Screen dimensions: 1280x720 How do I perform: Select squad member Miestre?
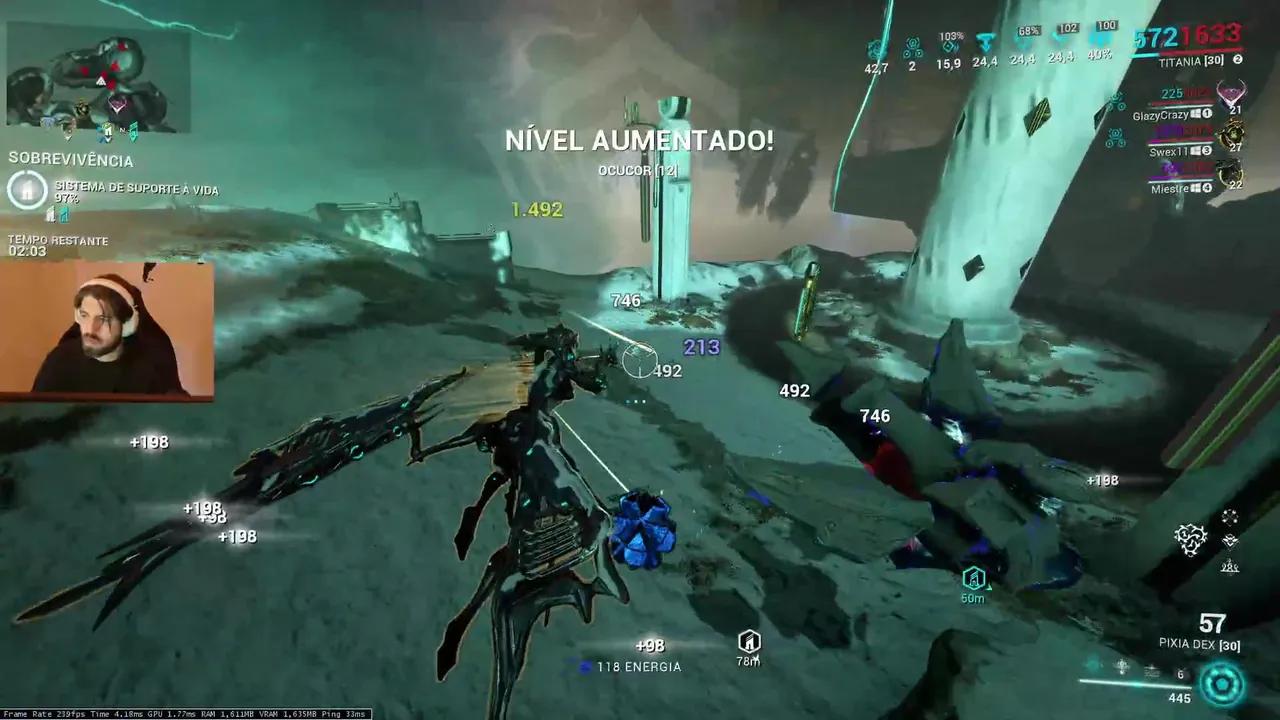pyautogui.click(x=1172, y=187)
